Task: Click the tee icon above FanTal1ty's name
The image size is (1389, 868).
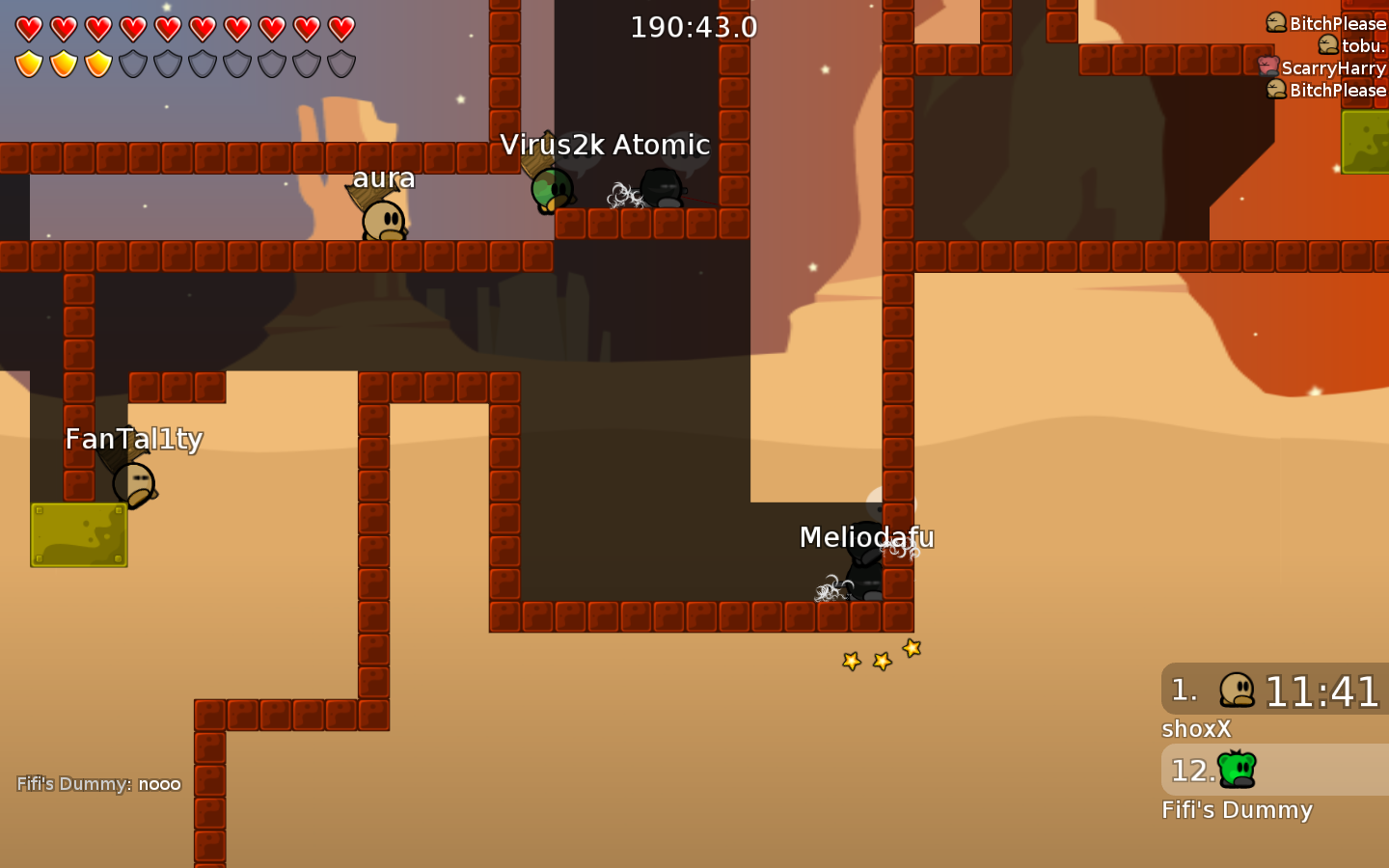Action: click(x=133, y=481)
